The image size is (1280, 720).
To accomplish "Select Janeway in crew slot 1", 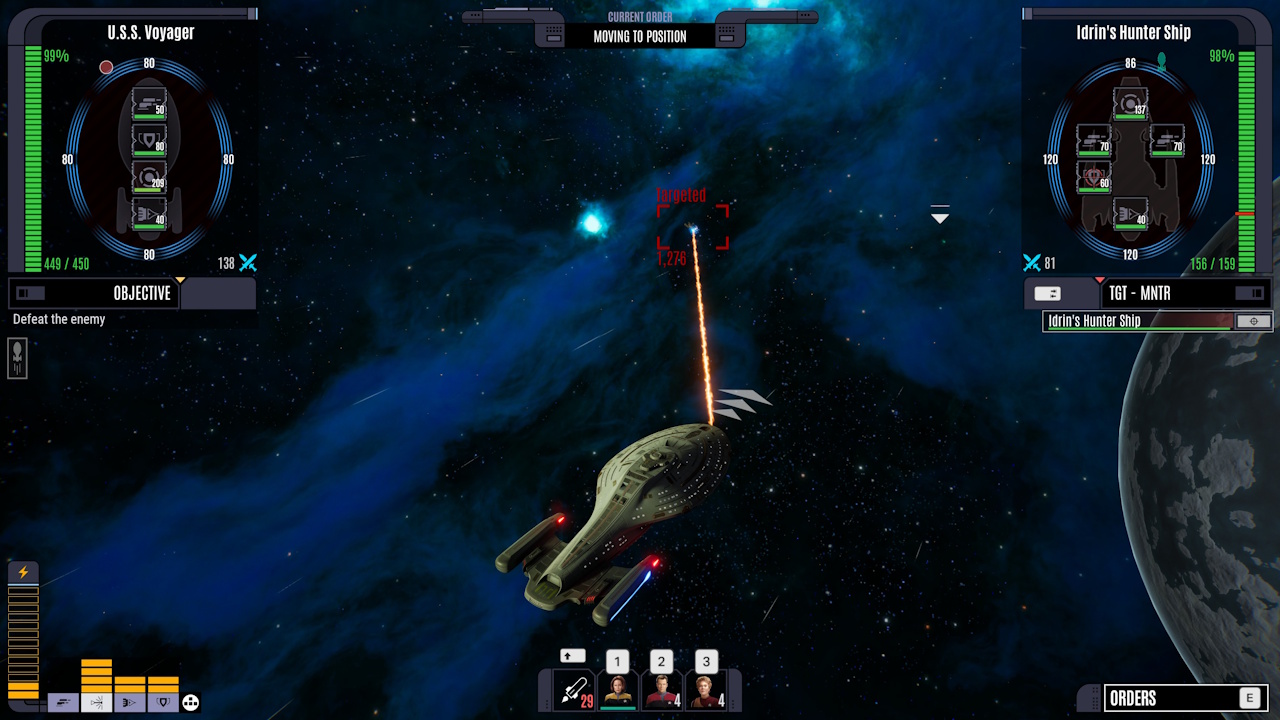I will click(617, 692).
